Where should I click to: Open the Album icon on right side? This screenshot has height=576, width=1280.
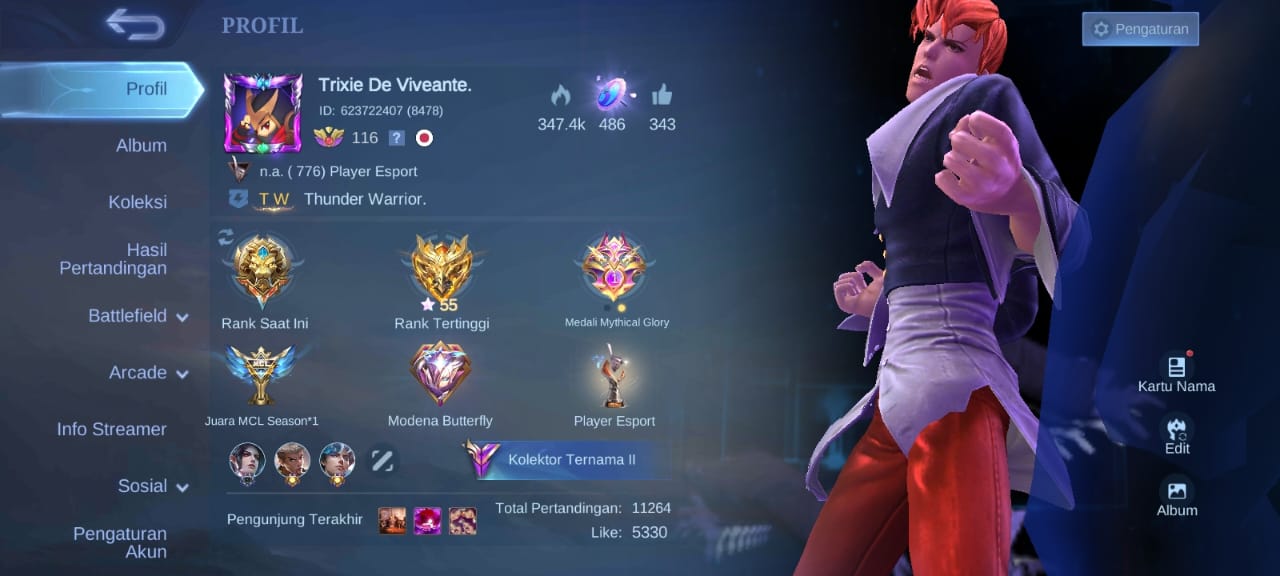(1177, 495)
